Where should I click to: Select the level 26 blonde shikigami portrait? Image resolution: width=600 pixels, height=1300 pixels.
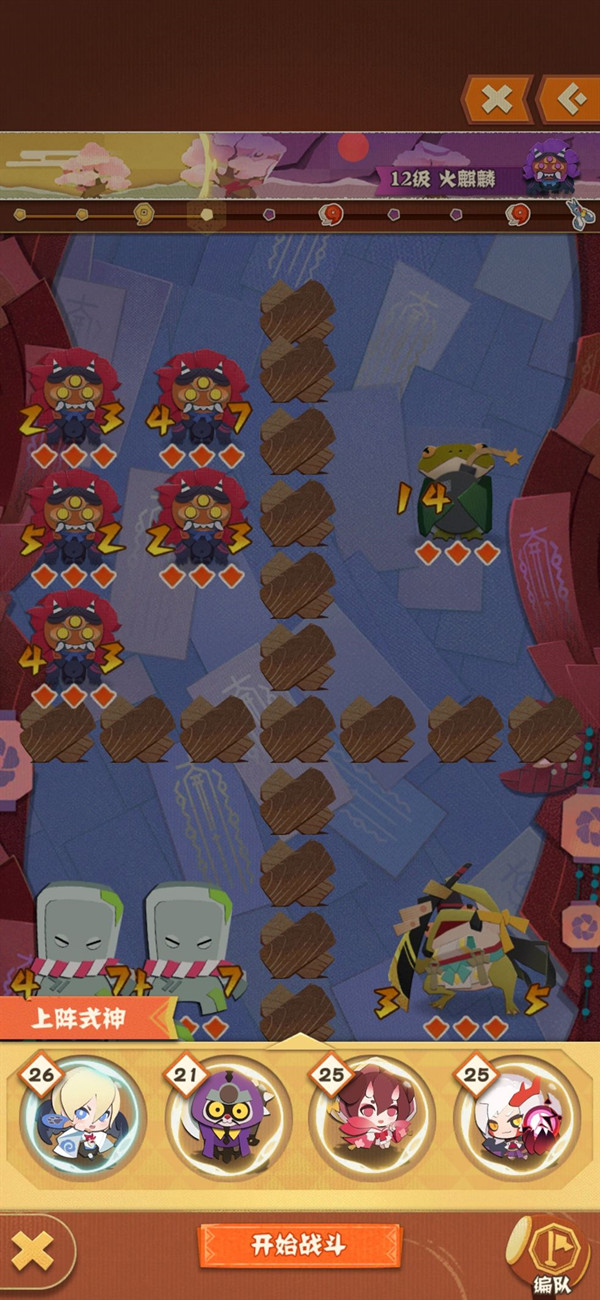pyautogui.click(x=82, y=1117)
